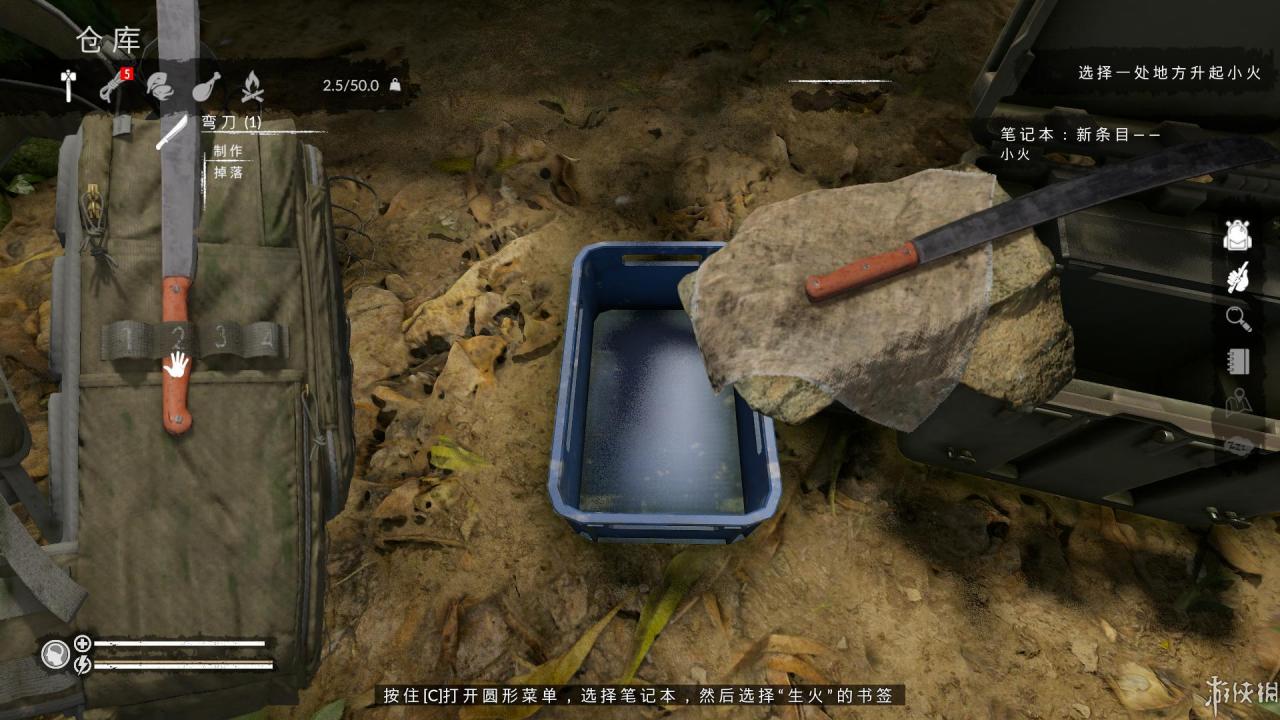The image size is (1280, 720).
Task: Activate the crafting hand-and-knife icon
Action: (1238, 276)
